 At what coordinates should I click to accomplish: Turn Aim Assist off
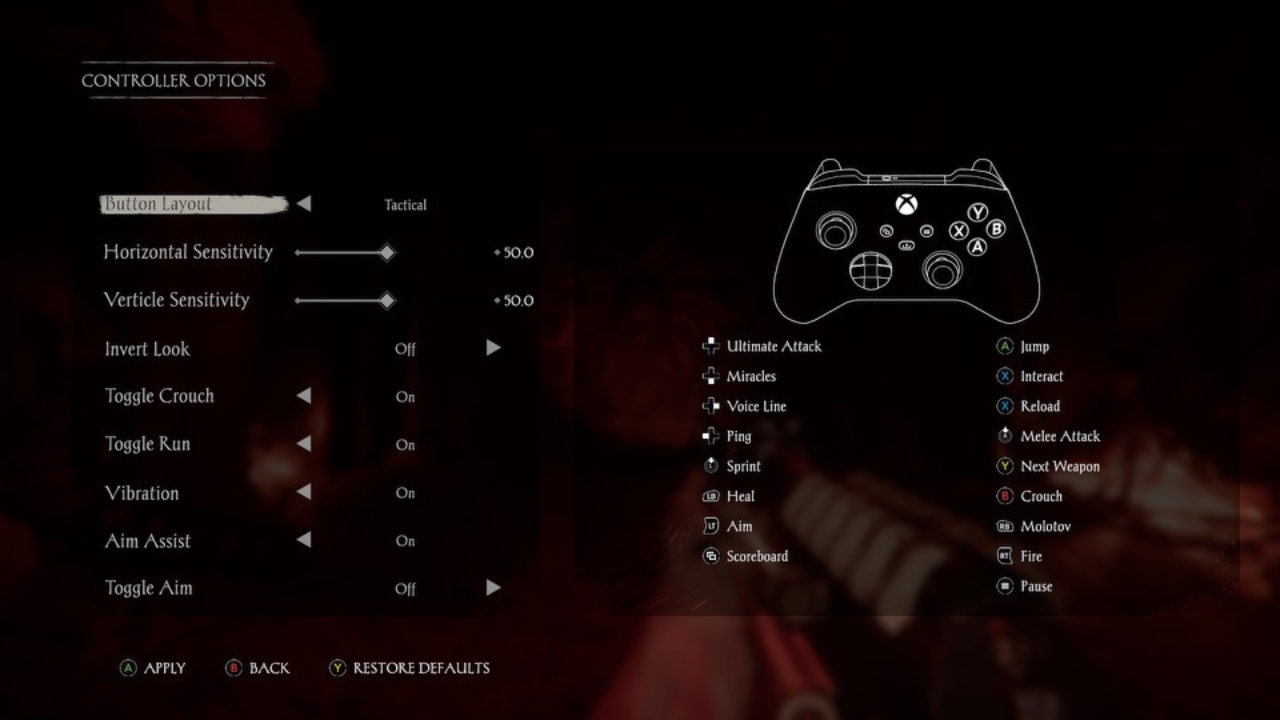304,540
